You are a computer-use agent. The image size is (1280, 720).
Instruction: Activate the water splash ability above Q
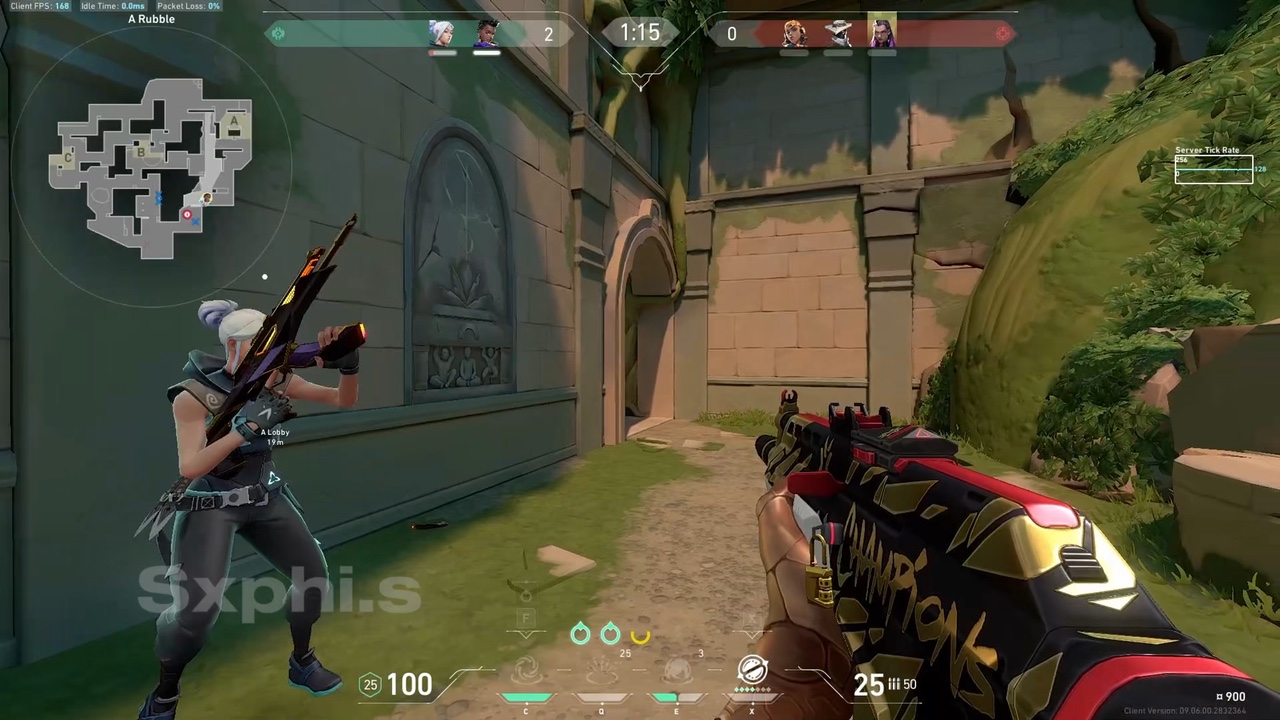pyautogui.click(x=601, y=671)
